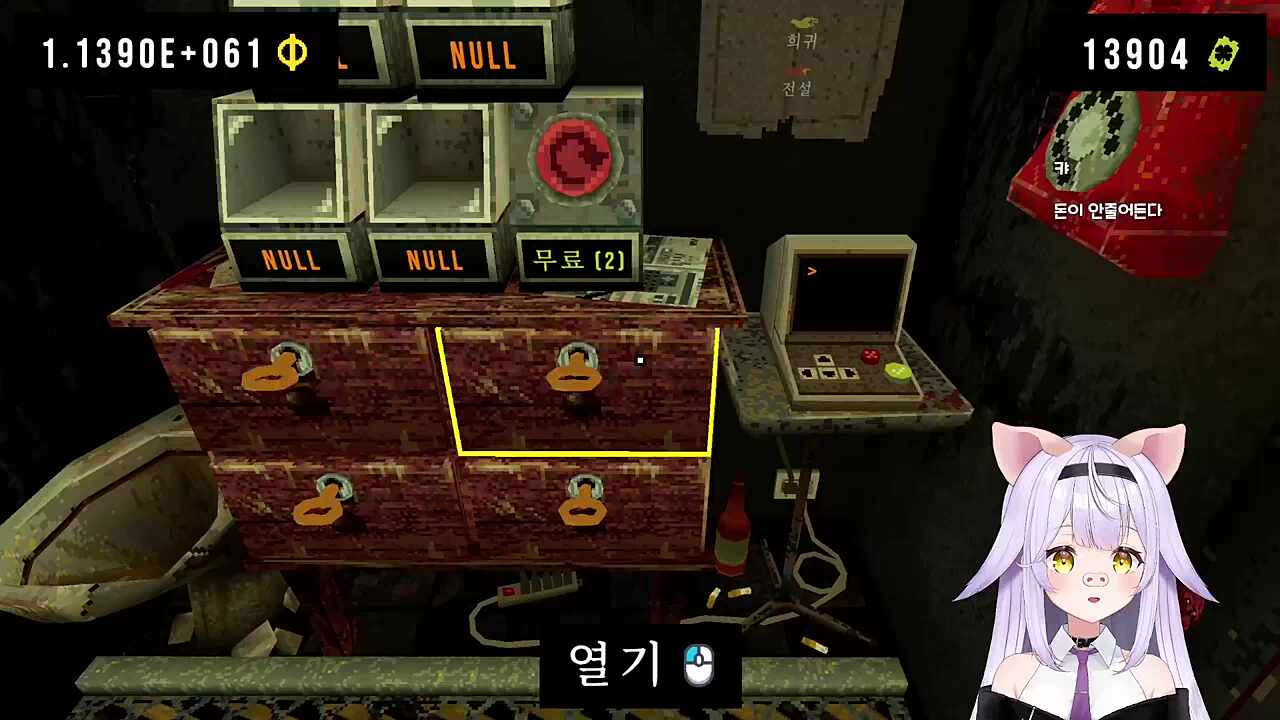Screen dimensions: 1280x720
Task: Click the top NULL label above the dispensers
Action: coord(483,54)
